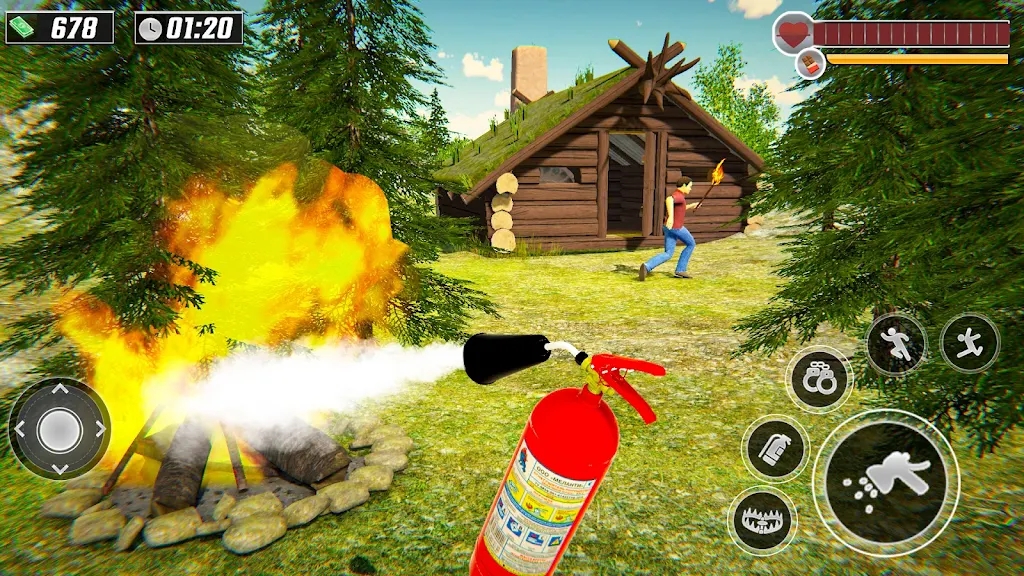Screen dimensions: 1024x576
Task: Select the fire extinguisher tool icon
Action: pos(775,449)
